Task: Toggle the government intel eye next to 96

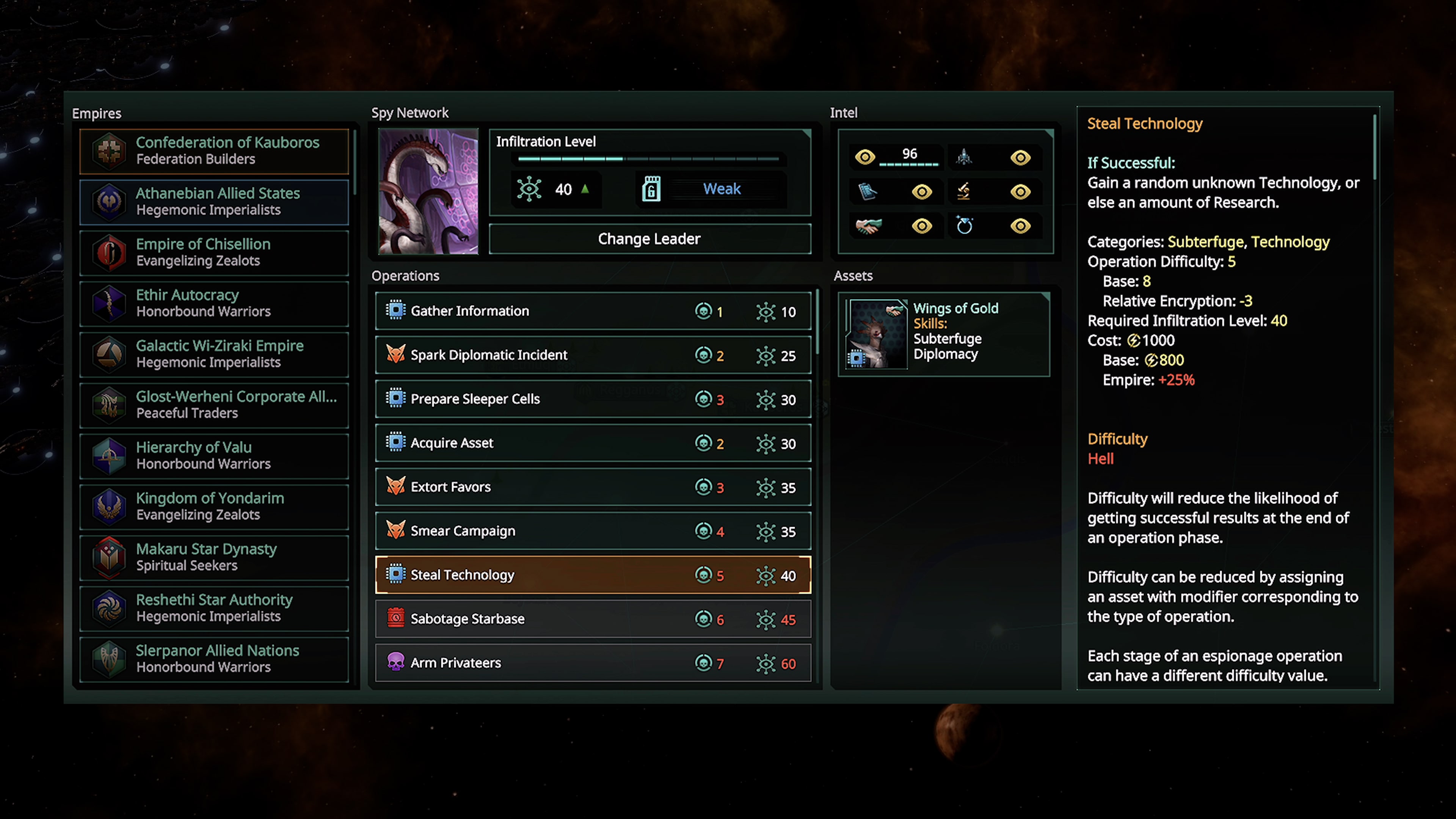Action: [x=865, y=157]
